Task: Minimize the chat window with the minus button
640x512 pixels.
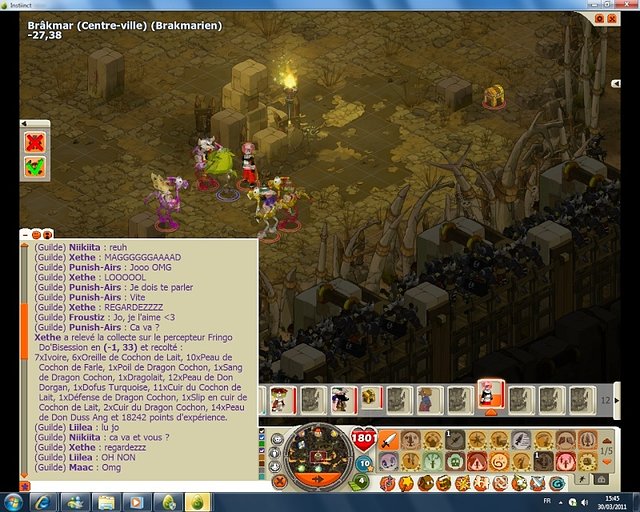Action: point(24,234)
